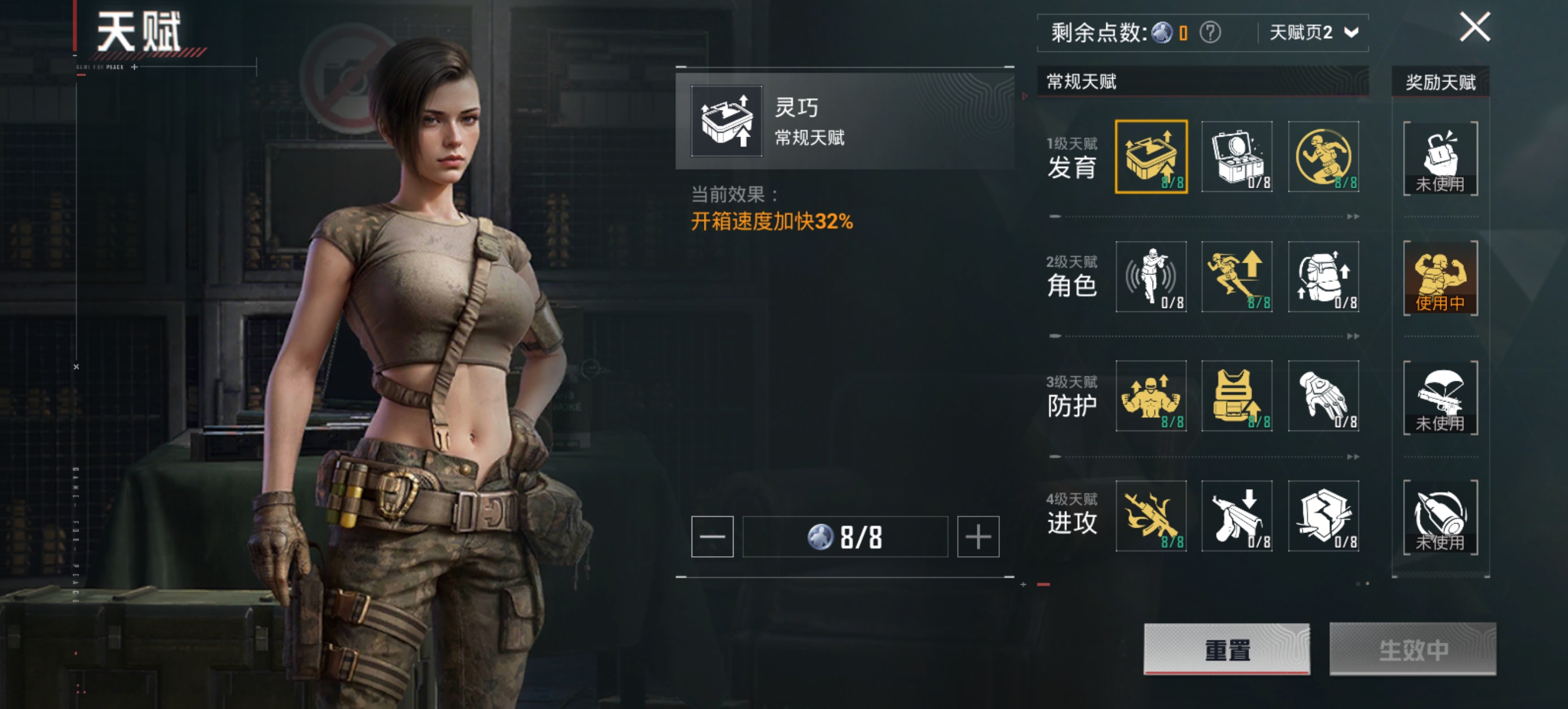This screenshot has width=1568, height=709.
Task: Select the supply crate talent showing 0/8
Action: tap(1237, 157)
